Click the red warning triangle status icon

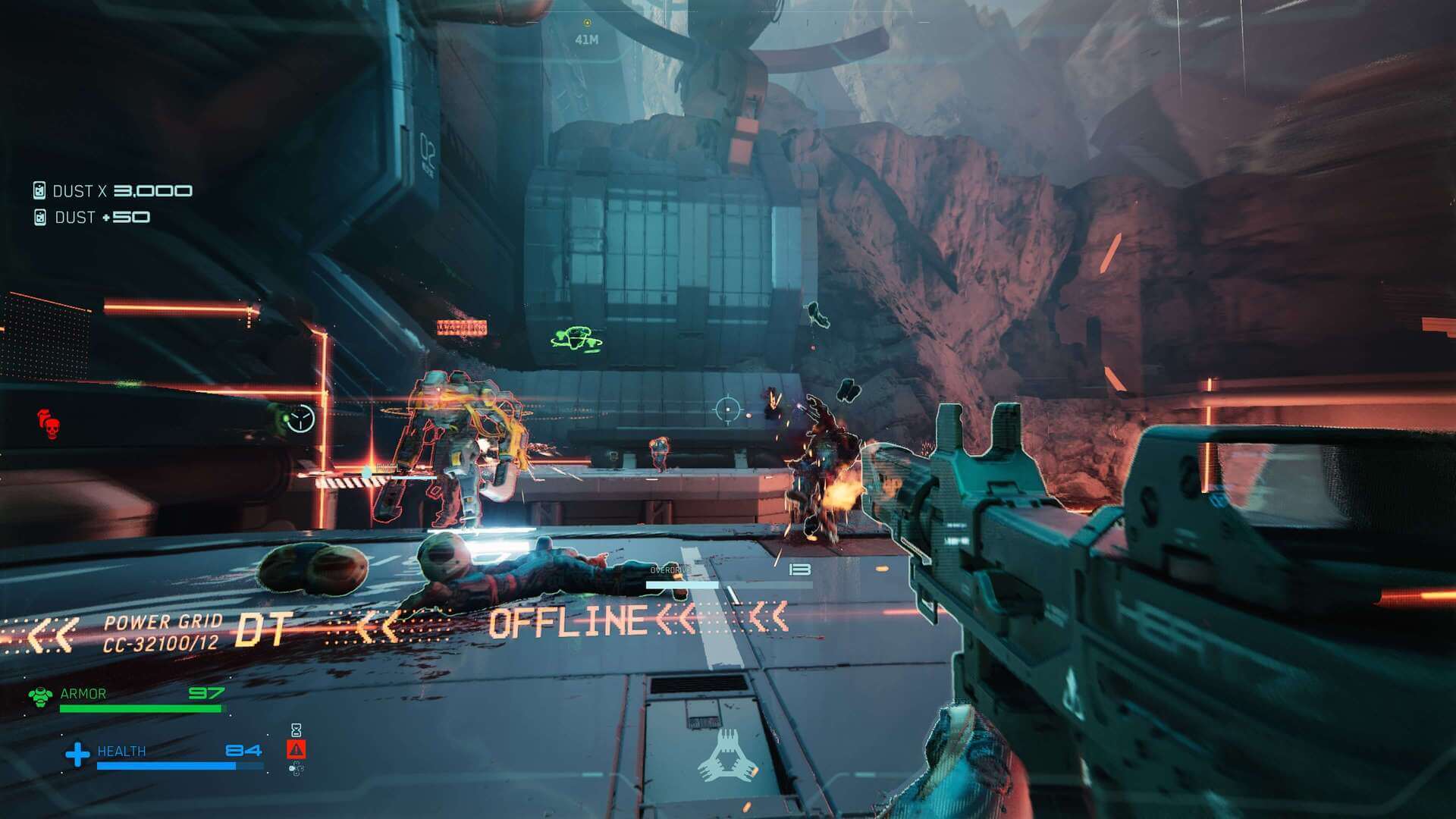click(297, 749)
